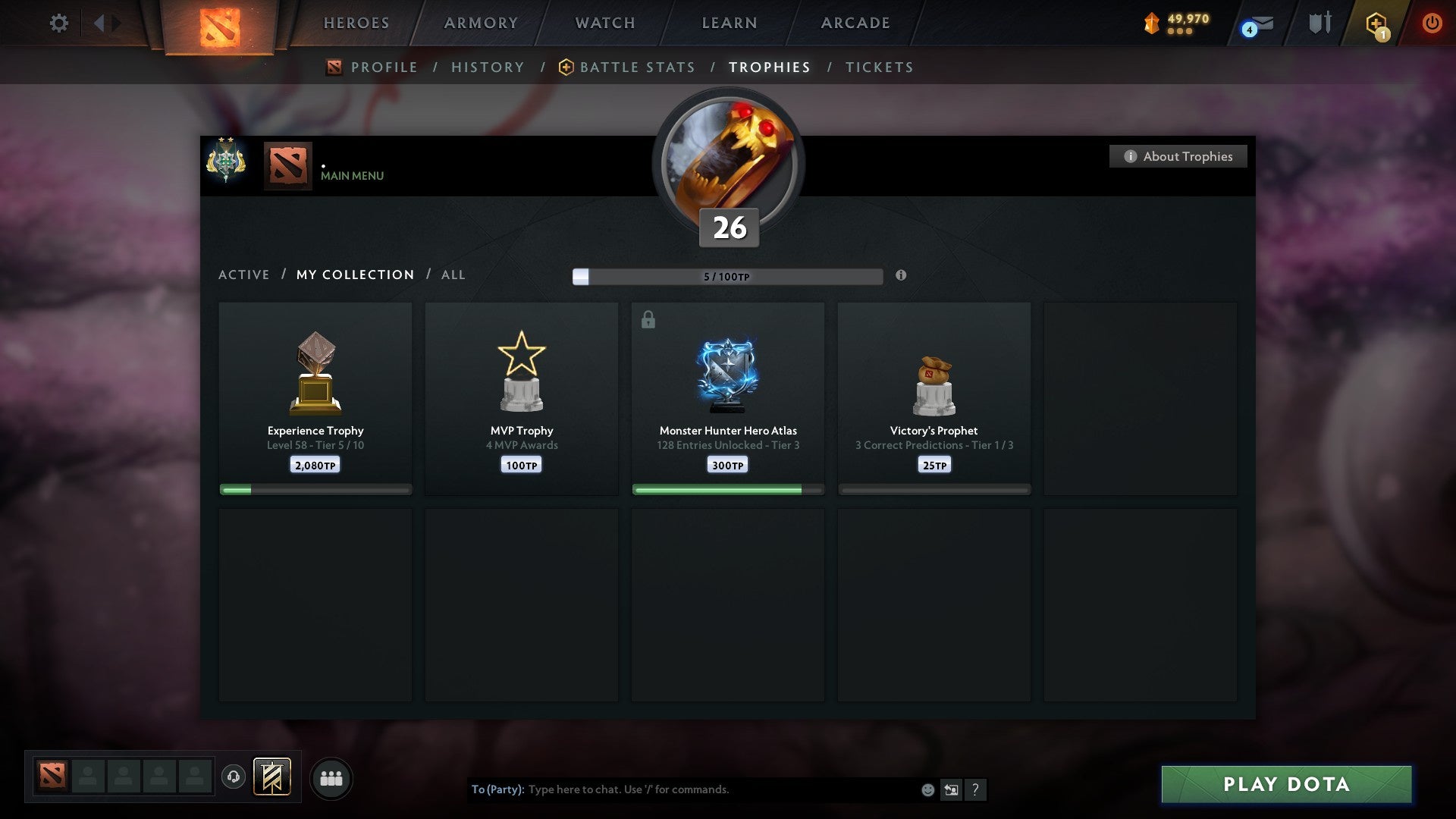Screen dimensions: 1456x819
Task: Click the Shards balance icon showing 49,970
Action: click(x=1150, y=23)
